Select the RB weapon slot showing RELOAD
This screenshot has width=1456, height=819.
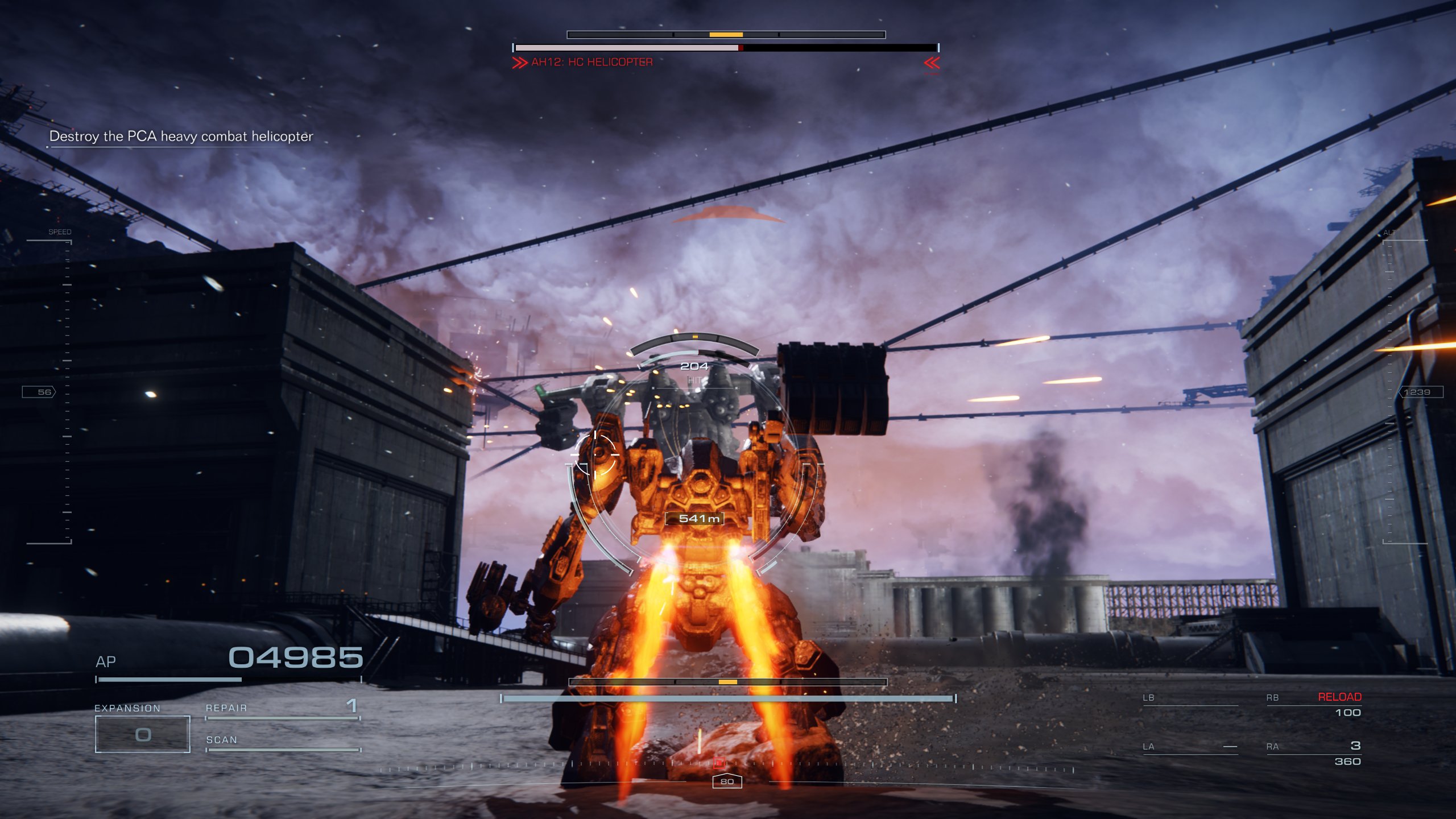(1313, 705)
